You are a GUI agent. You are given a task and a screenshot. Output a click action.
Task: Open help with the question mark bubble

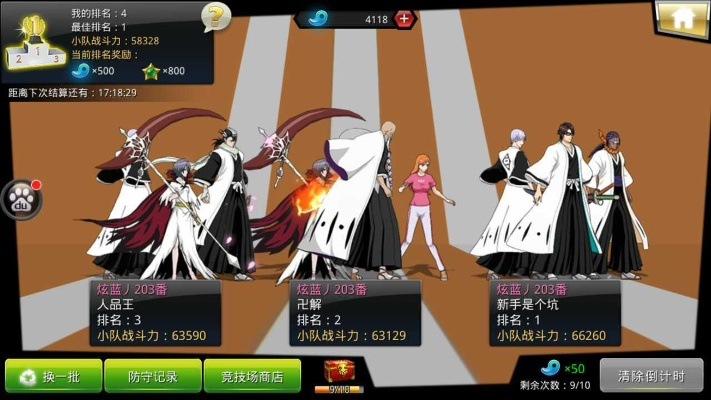[215, 17]
